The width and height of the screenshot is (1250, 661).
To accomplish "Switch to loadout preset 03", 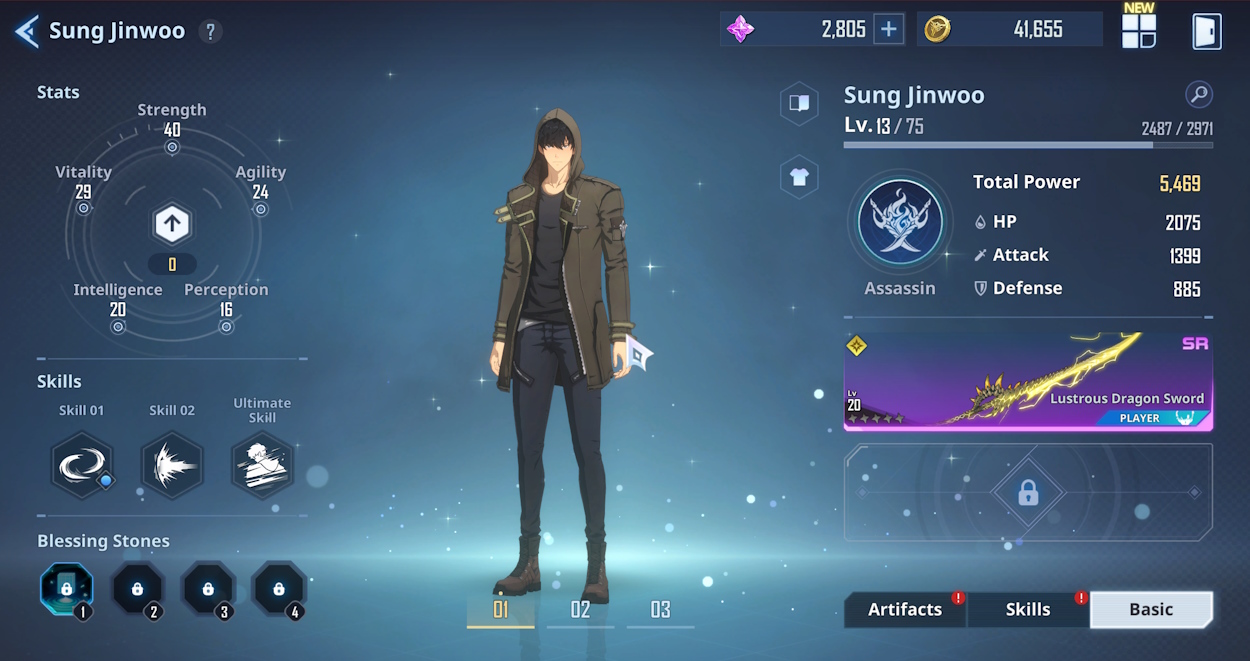I will (x=660, y=610).
